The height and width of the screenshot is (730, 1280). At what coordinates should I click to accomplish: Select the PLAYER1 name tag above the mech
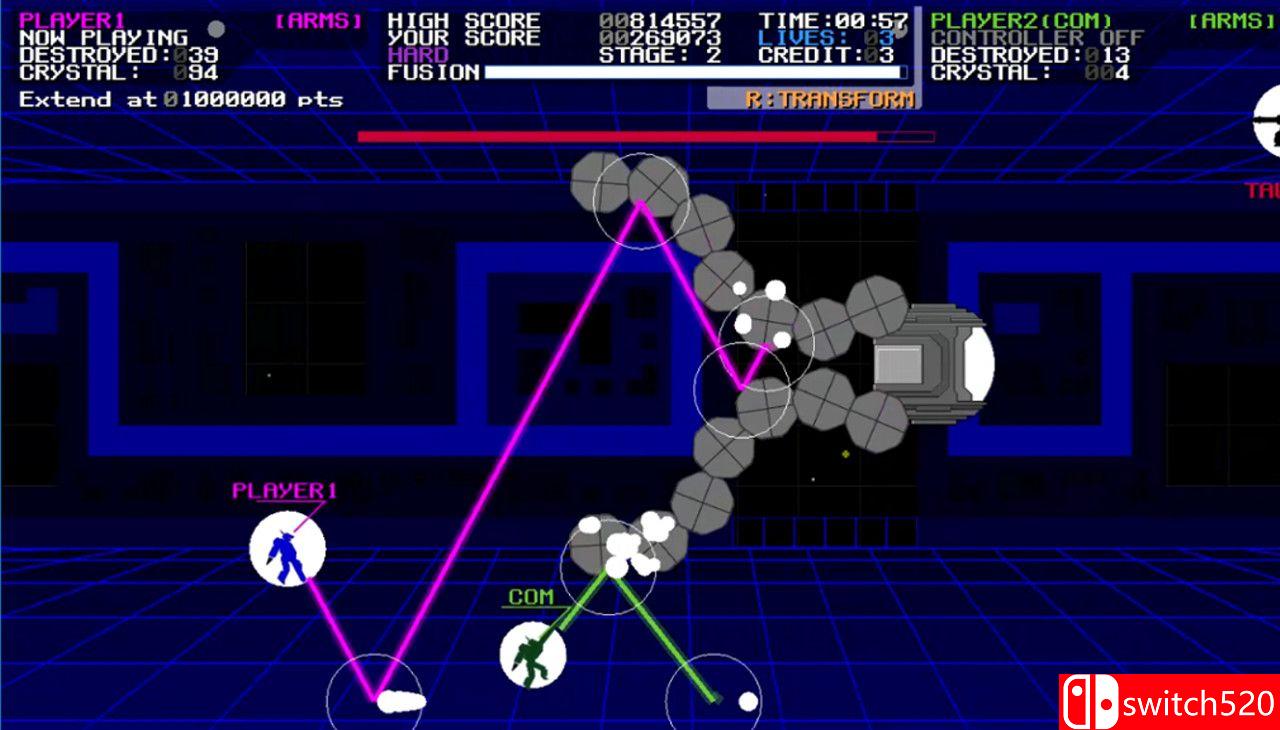[x=282, y=490]
